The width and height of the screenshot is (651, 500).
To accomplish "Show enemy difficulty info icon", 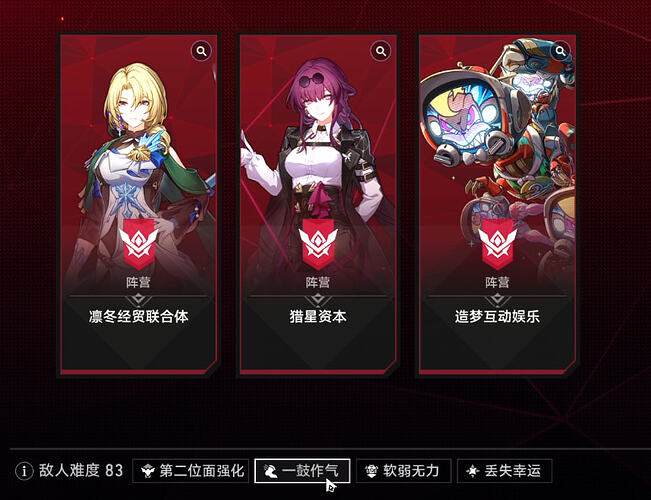I will 24,470.
